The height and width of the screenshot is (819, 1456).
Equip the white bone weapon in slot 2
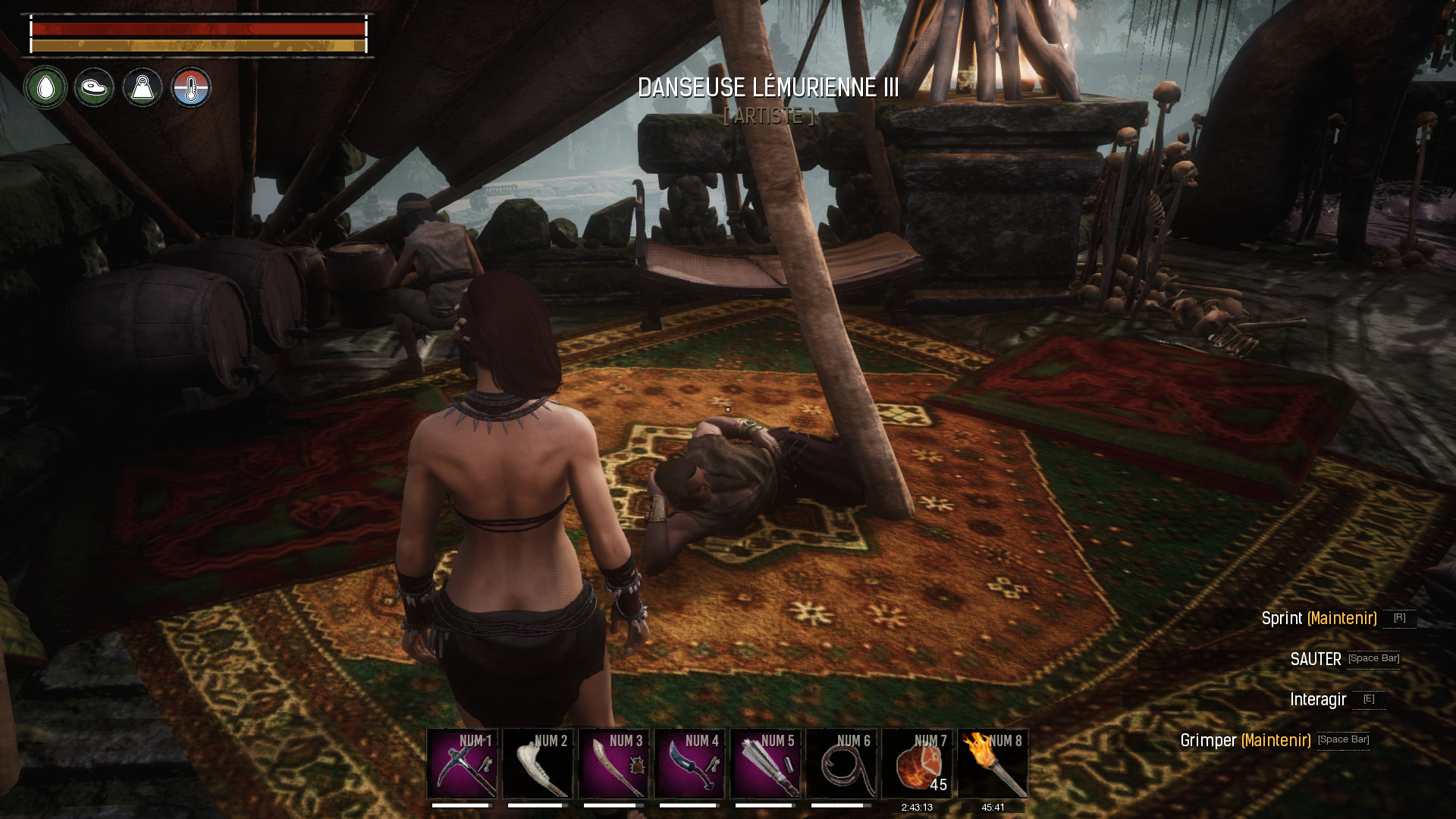(538, 764)
